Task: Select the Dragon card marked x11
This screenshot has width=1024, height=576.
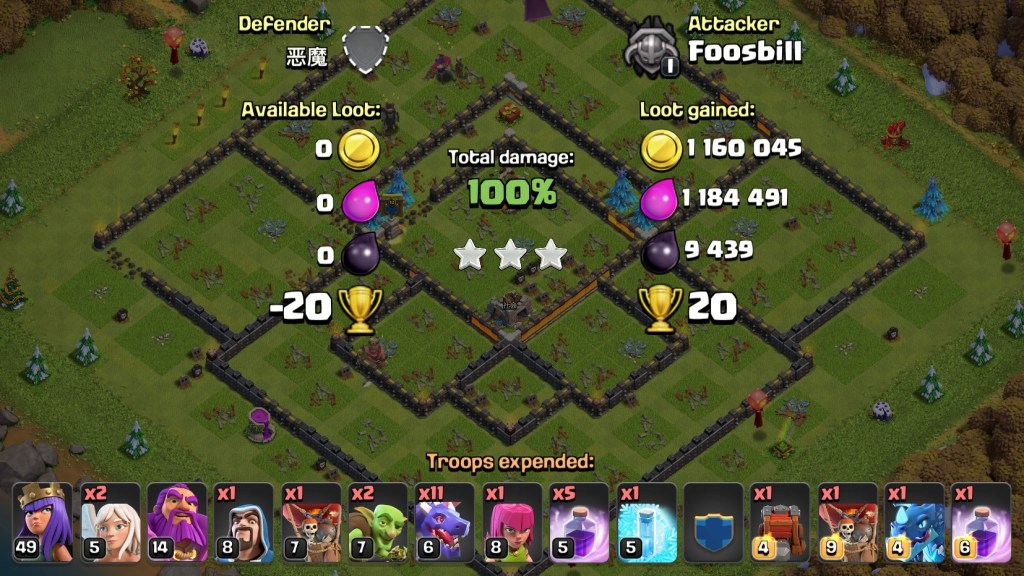Action: [445, 522]
